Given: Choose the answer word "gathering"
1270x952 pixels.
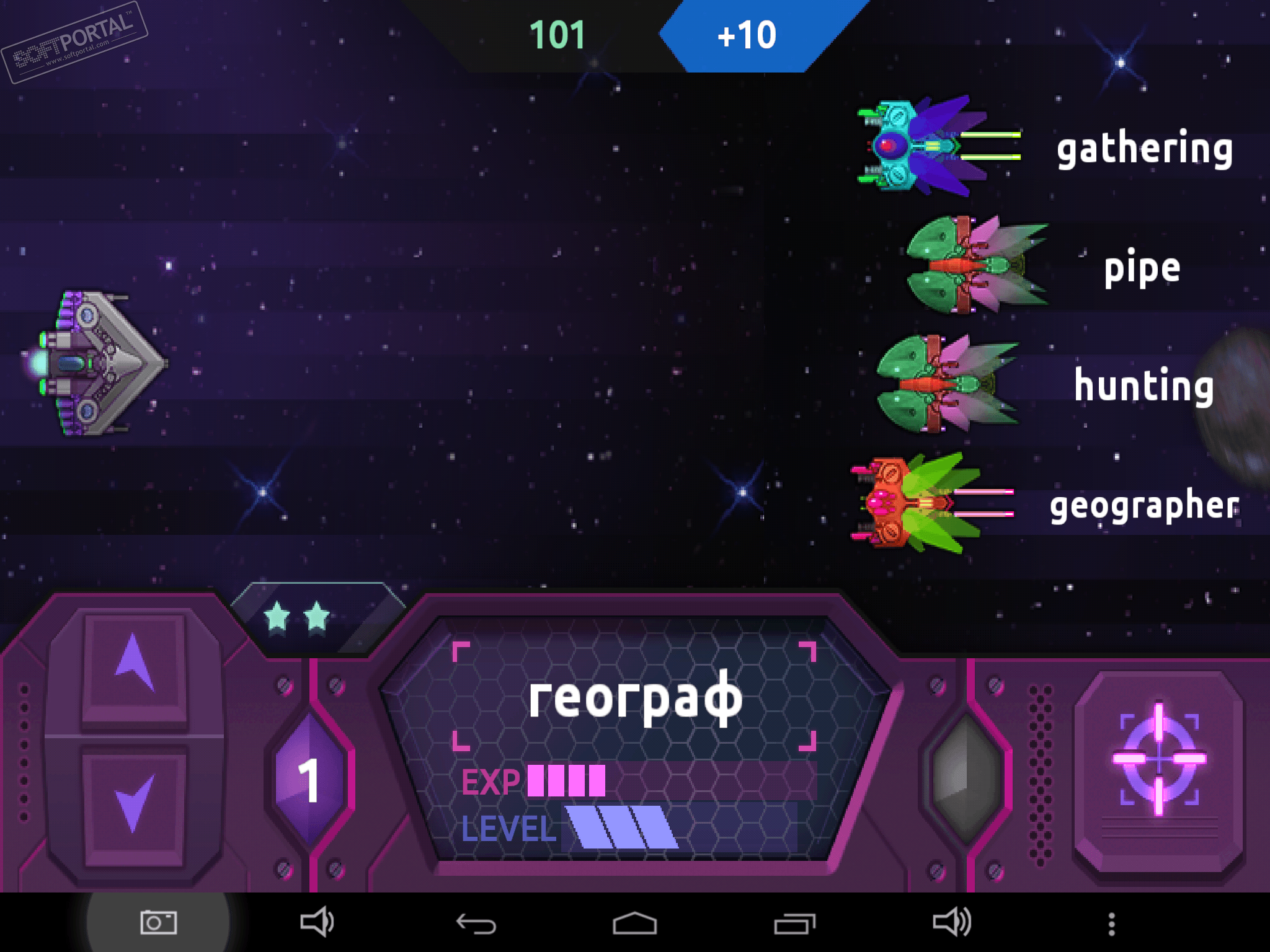Looking at the screenshot, I should [1144, 149].
